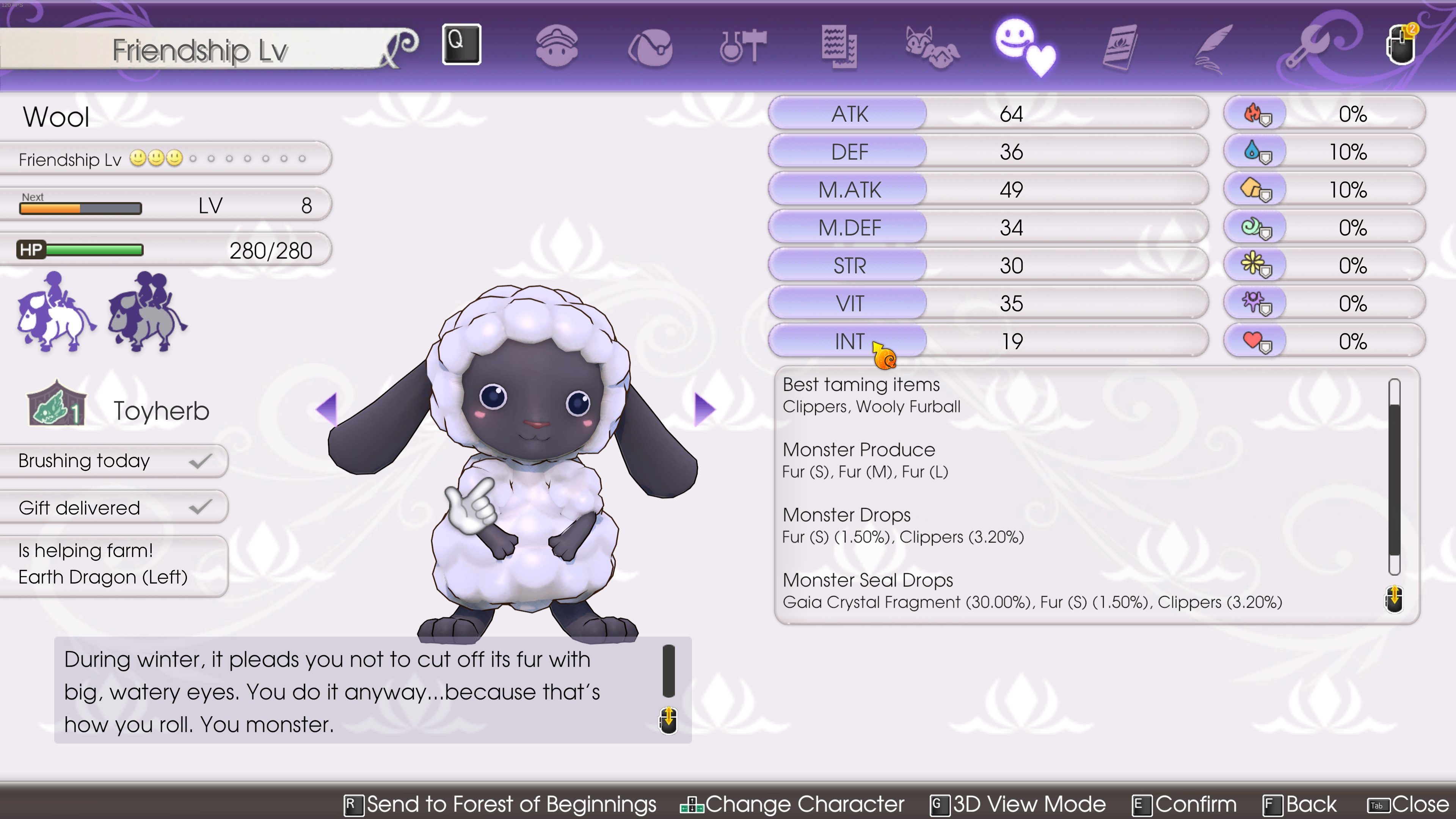Screen dimensions: 1456x819
Task: Open the fox handshake monsters tab
Action: click(932, 47)
